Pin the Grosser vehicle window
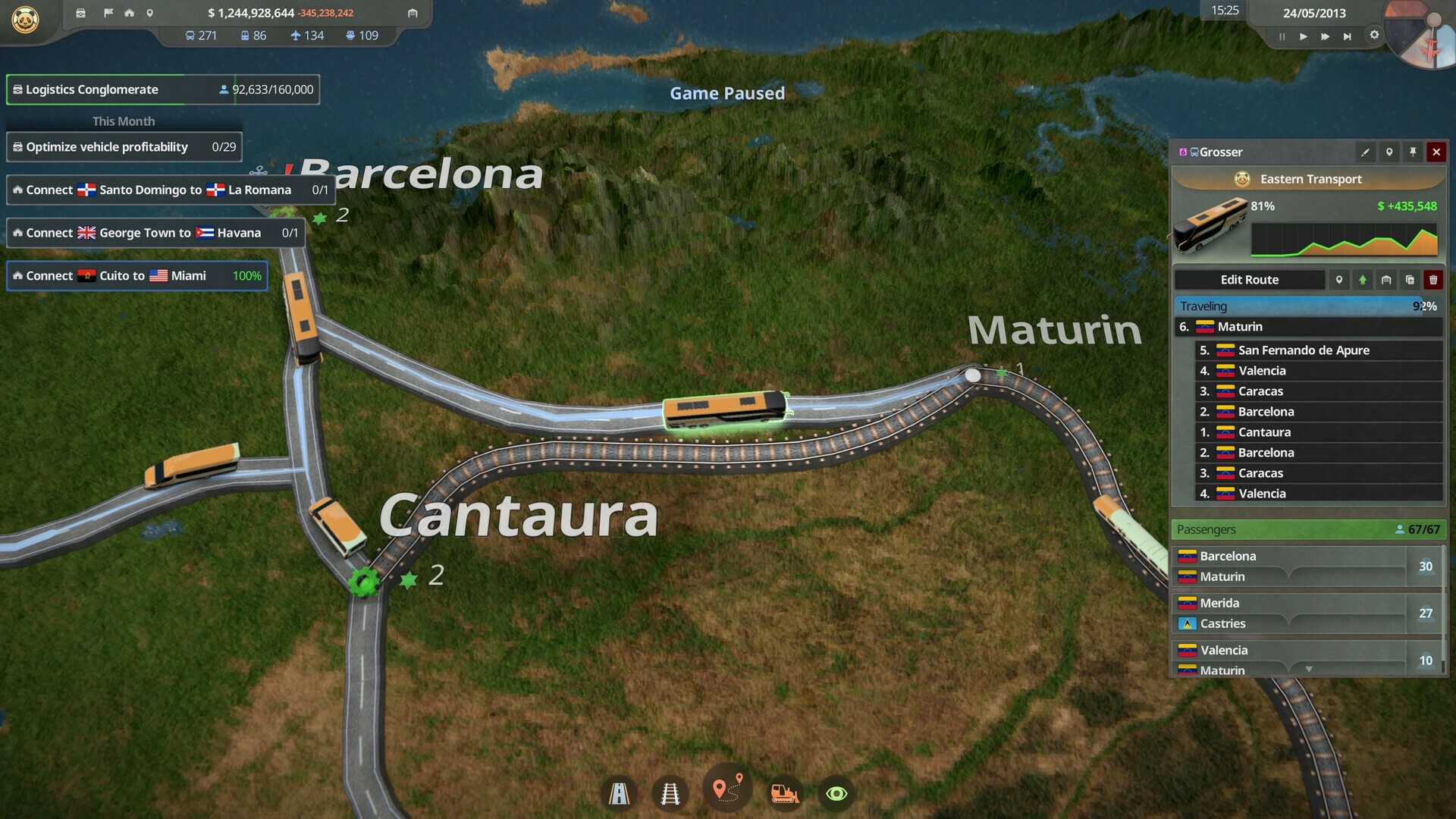Screen dimensions: 1456x819 (x=1412, y=152)
